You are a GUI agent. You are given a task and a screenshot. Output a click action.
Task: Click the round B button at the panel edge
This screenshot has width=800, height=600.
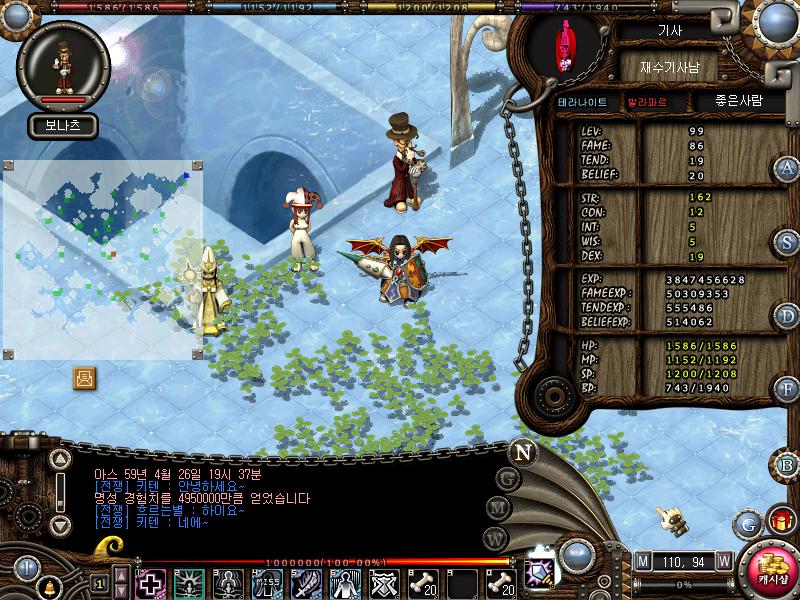coord(787,464)
